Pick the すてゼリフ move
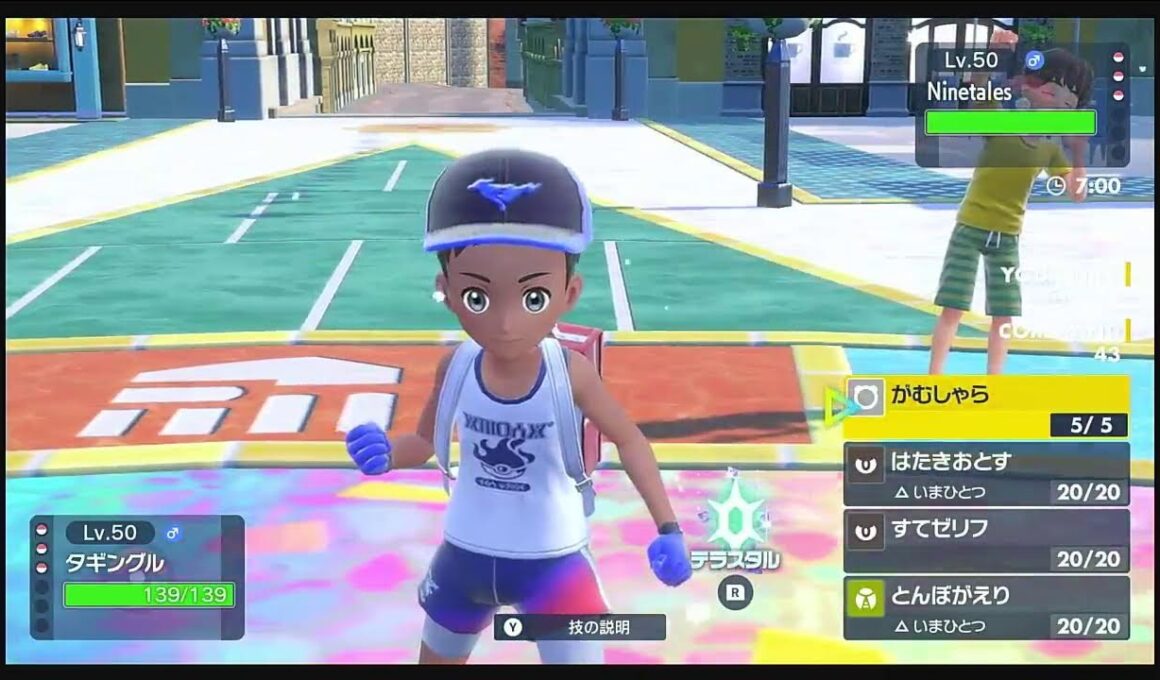Screen dimensions: 1160x680 pyautogui.click(x=986, y=540)
